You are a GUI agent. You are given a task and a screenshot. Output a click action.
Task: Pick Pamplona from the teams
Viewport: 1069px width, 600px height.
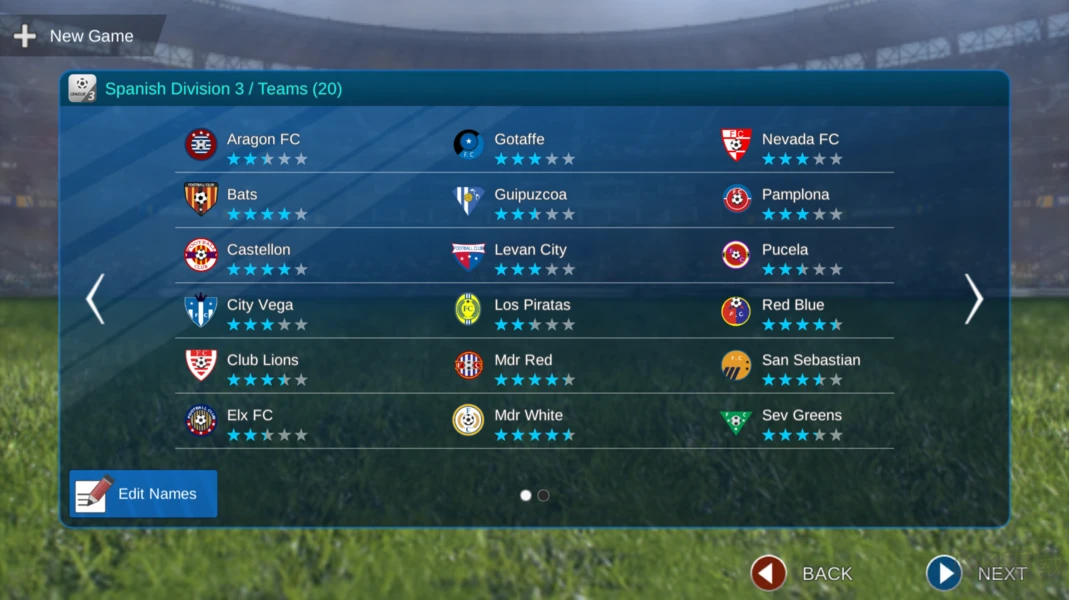tap(795, 201)
